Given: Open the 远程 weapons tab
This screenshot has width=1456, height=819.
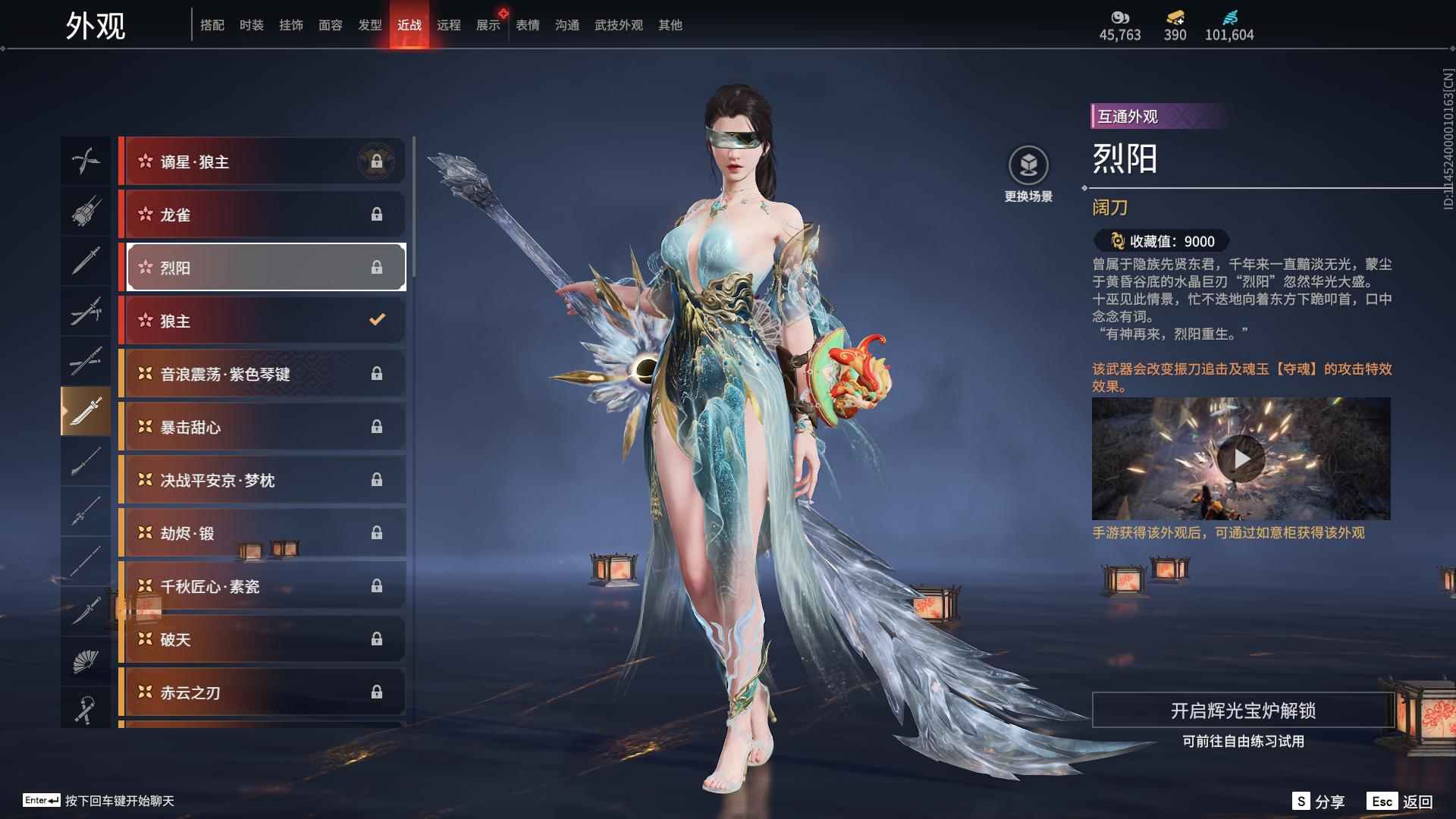Looking at the screenshot, I should pyautogui.click(x=450, y=24).
